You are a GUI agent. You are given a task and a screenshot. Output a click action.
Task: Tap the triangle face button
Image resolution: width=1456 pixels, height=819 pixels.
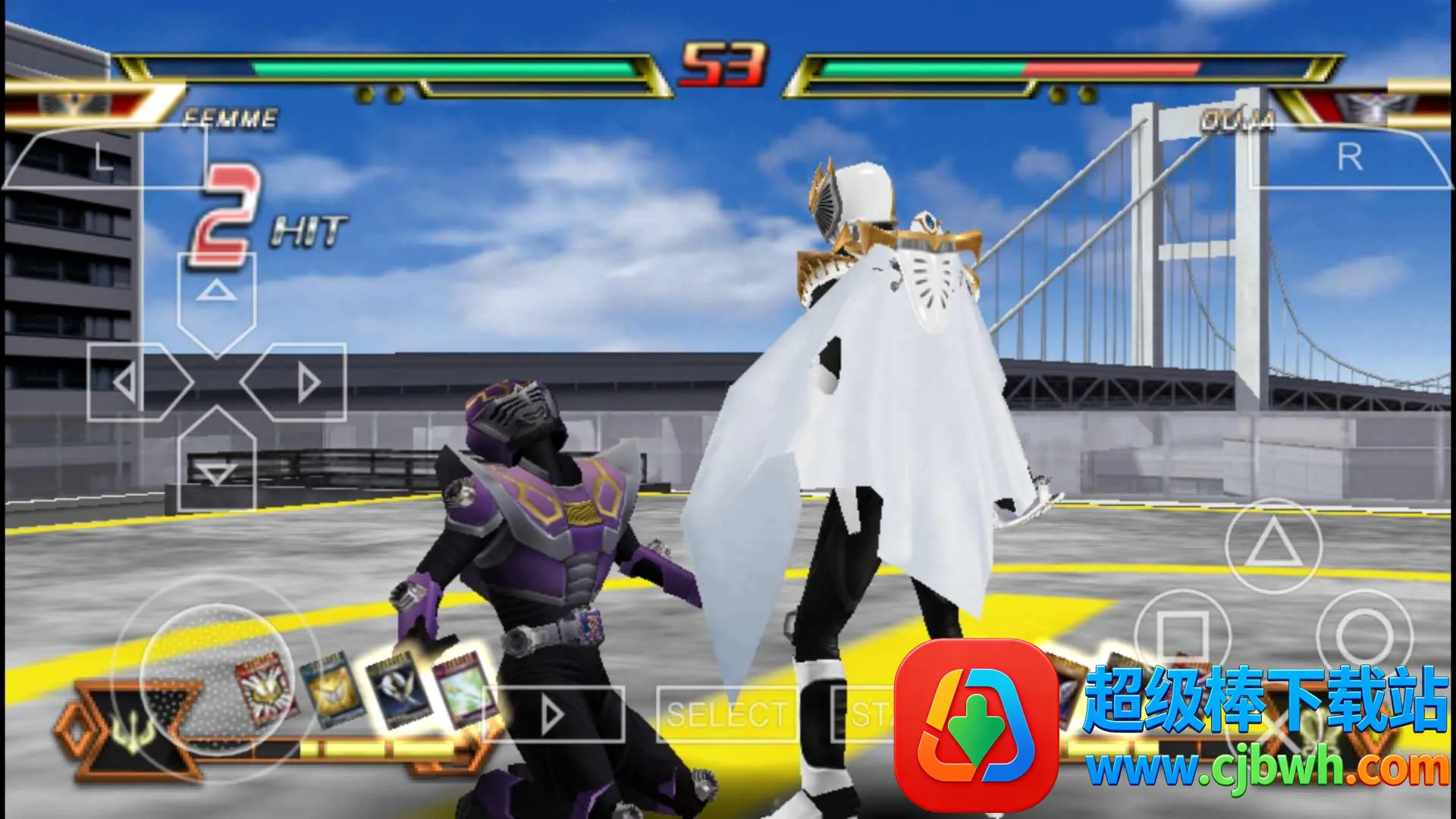(1273, 544)
